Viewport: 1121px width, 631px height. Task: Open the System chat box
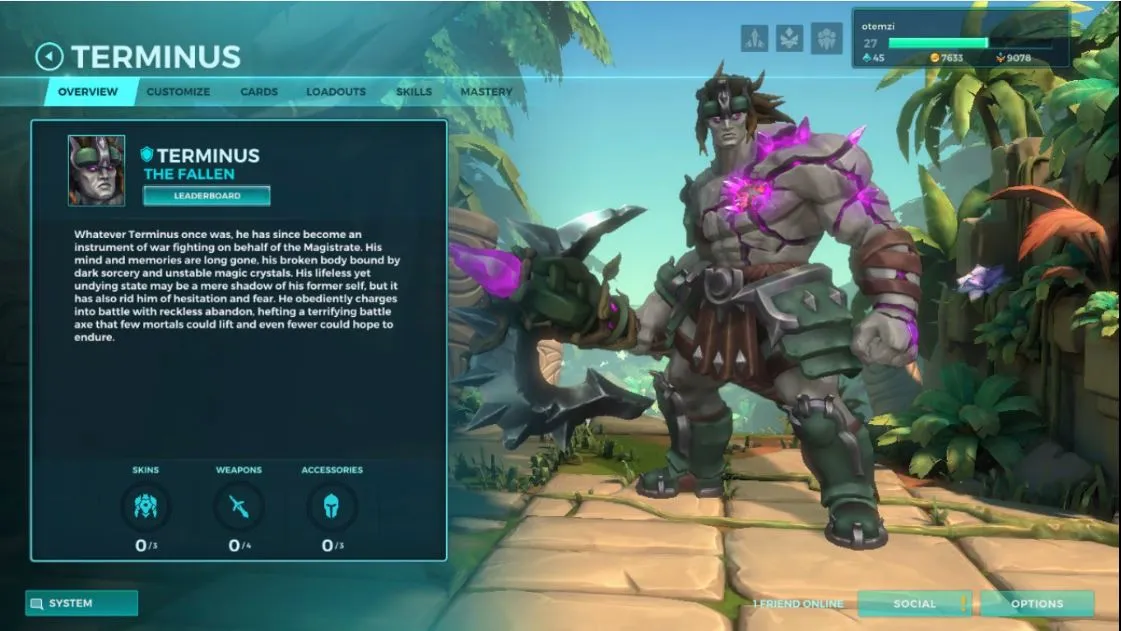(x=81, y=604)
